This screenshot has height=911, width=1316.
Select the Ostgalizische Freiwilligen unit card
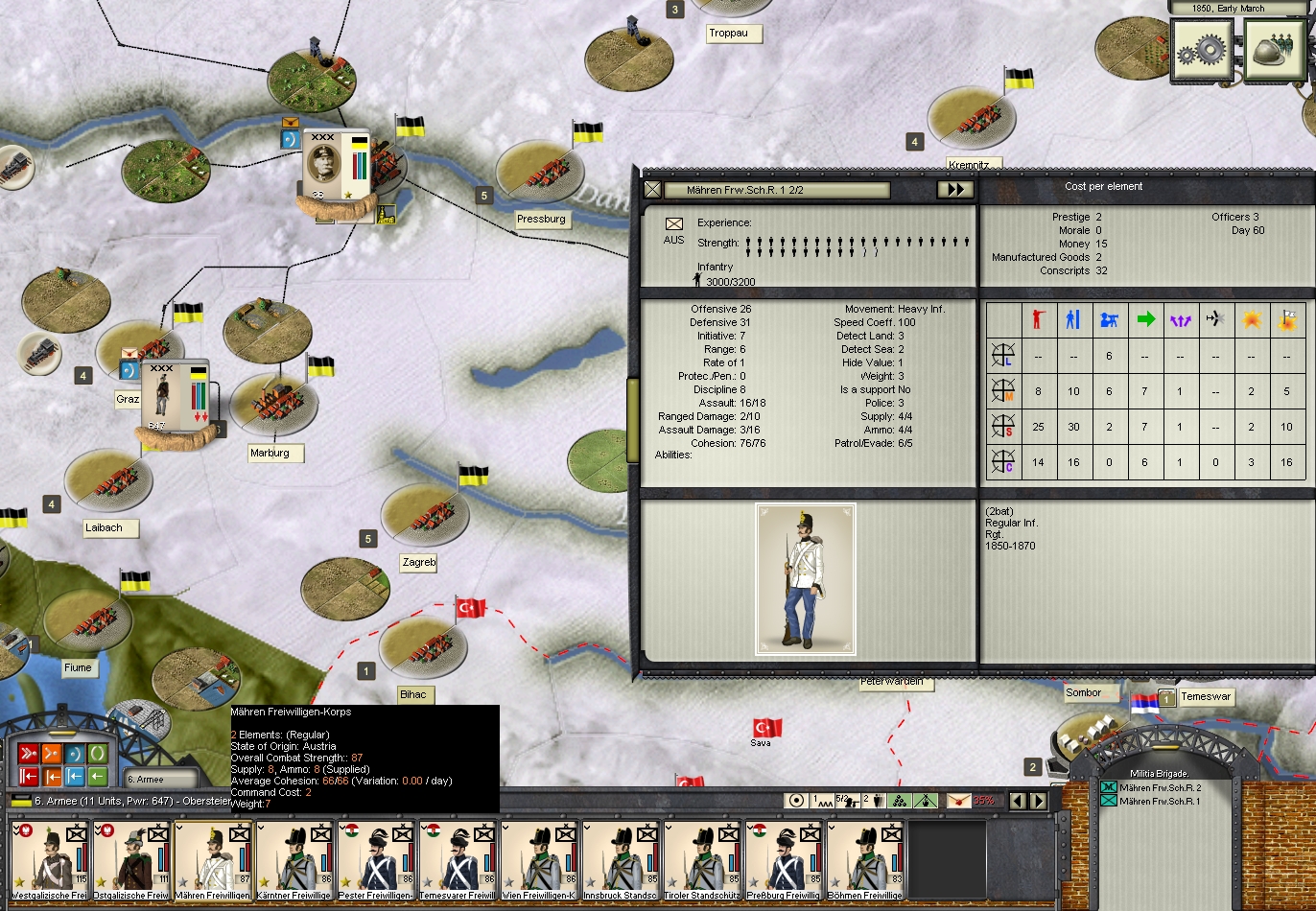click(x=130, y=859)
